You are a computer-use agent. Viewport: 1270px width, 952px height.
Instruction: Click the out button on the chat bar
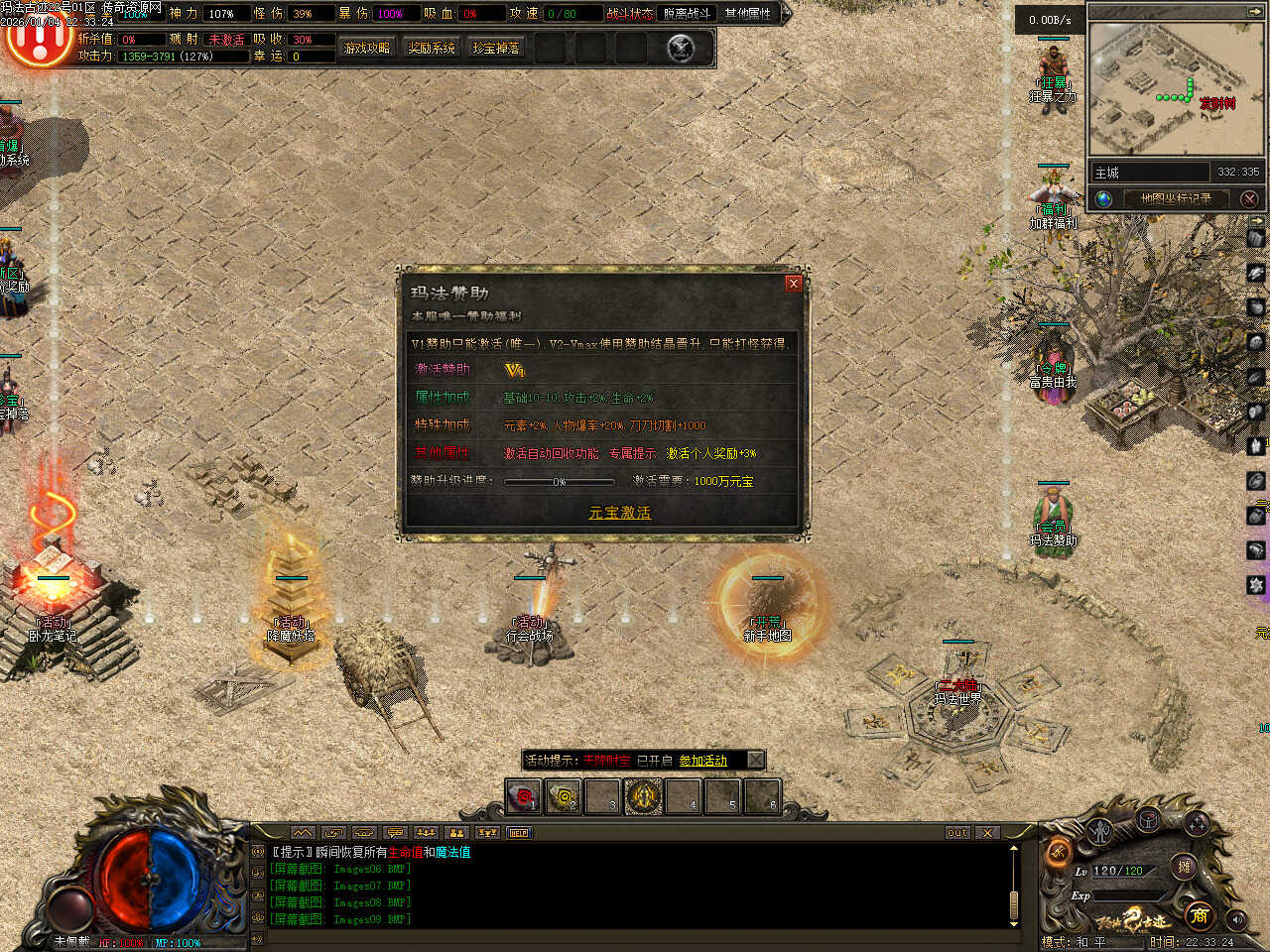956,833
